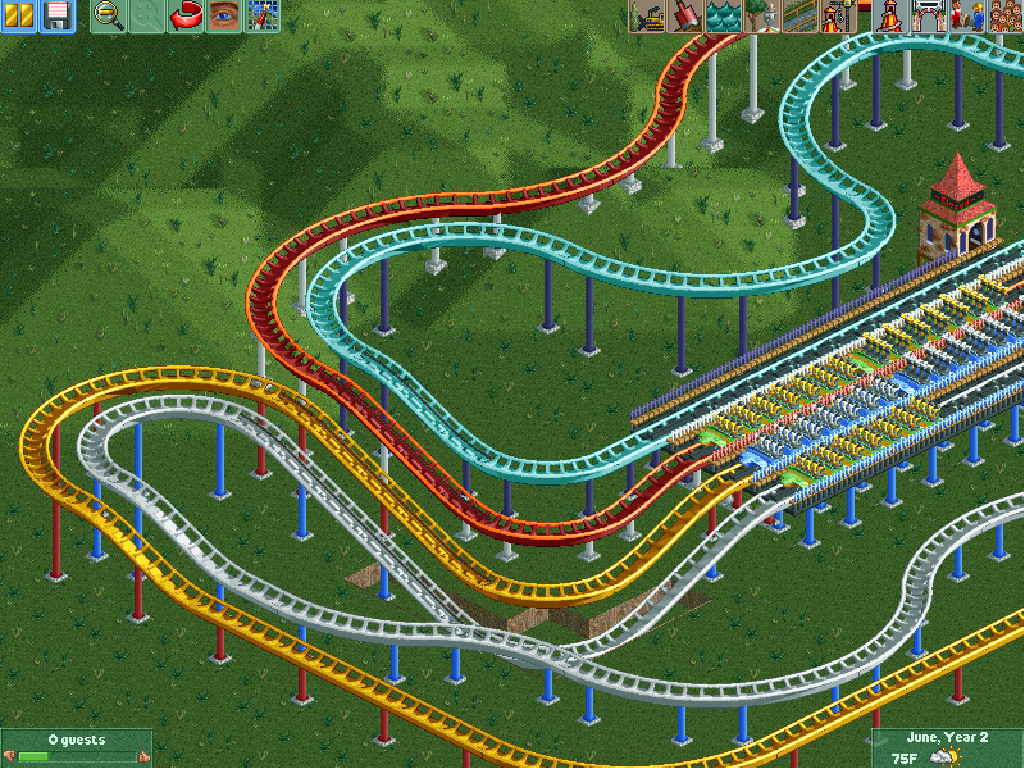The height and width of the screenshot is (768, 1024).
Task: Zoom out using the magnifying glass
Action: pyautogui.click(x=109, y=16)
